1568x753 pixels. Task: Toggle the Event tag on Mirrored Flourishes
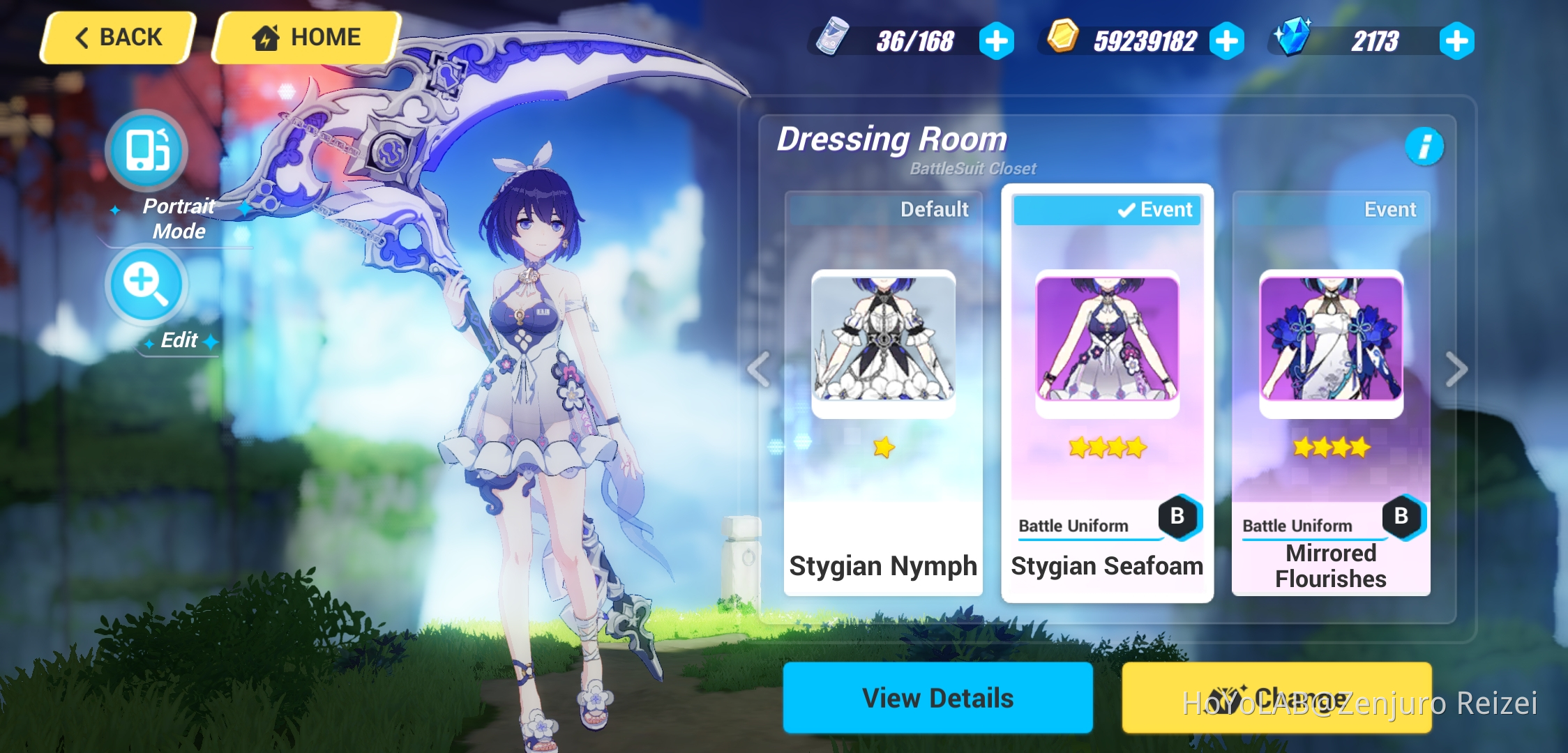[1390, 208]
